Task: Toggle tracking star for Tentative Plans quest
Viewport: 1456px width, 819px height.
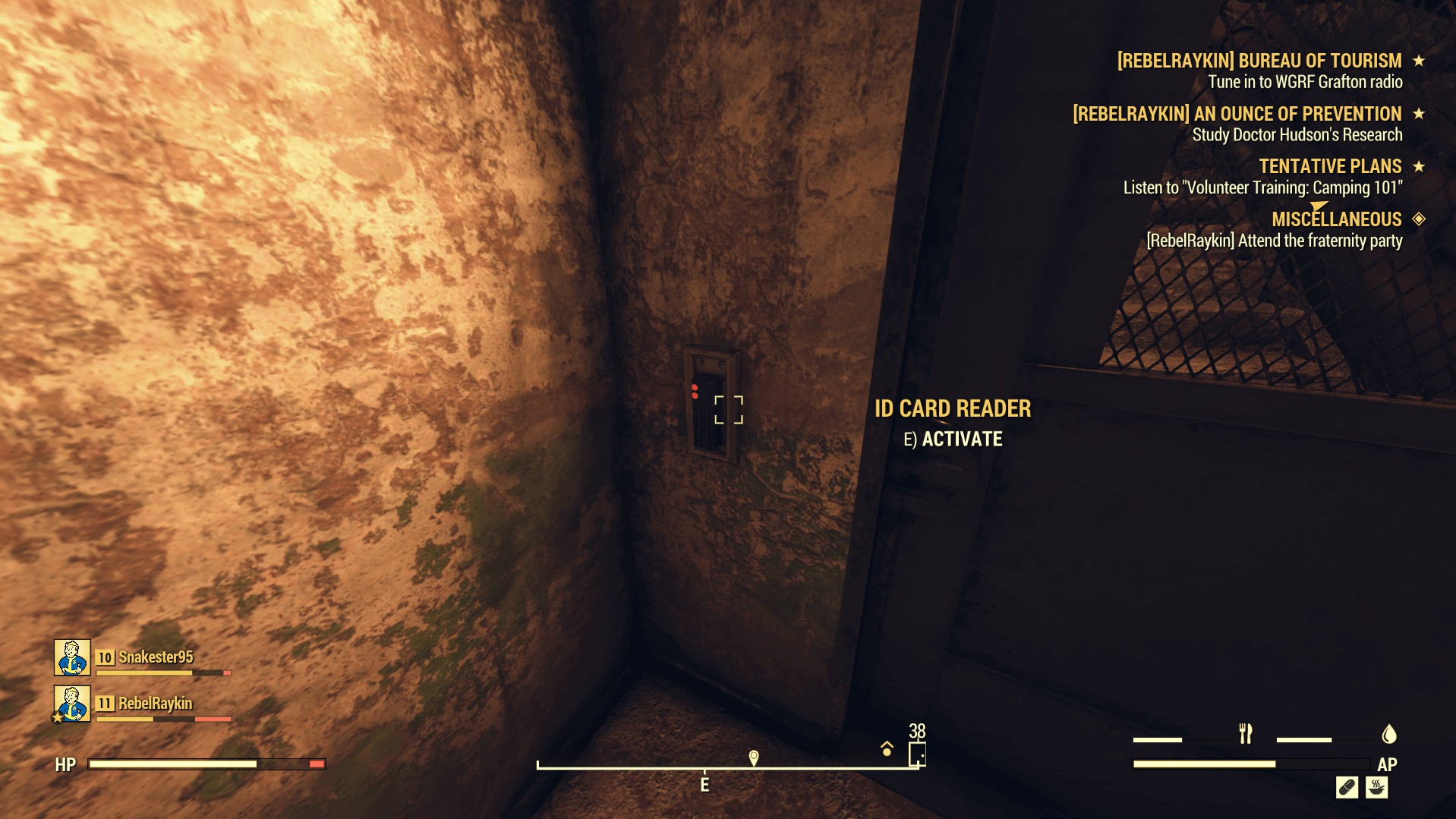Action: pos(1418,166)
